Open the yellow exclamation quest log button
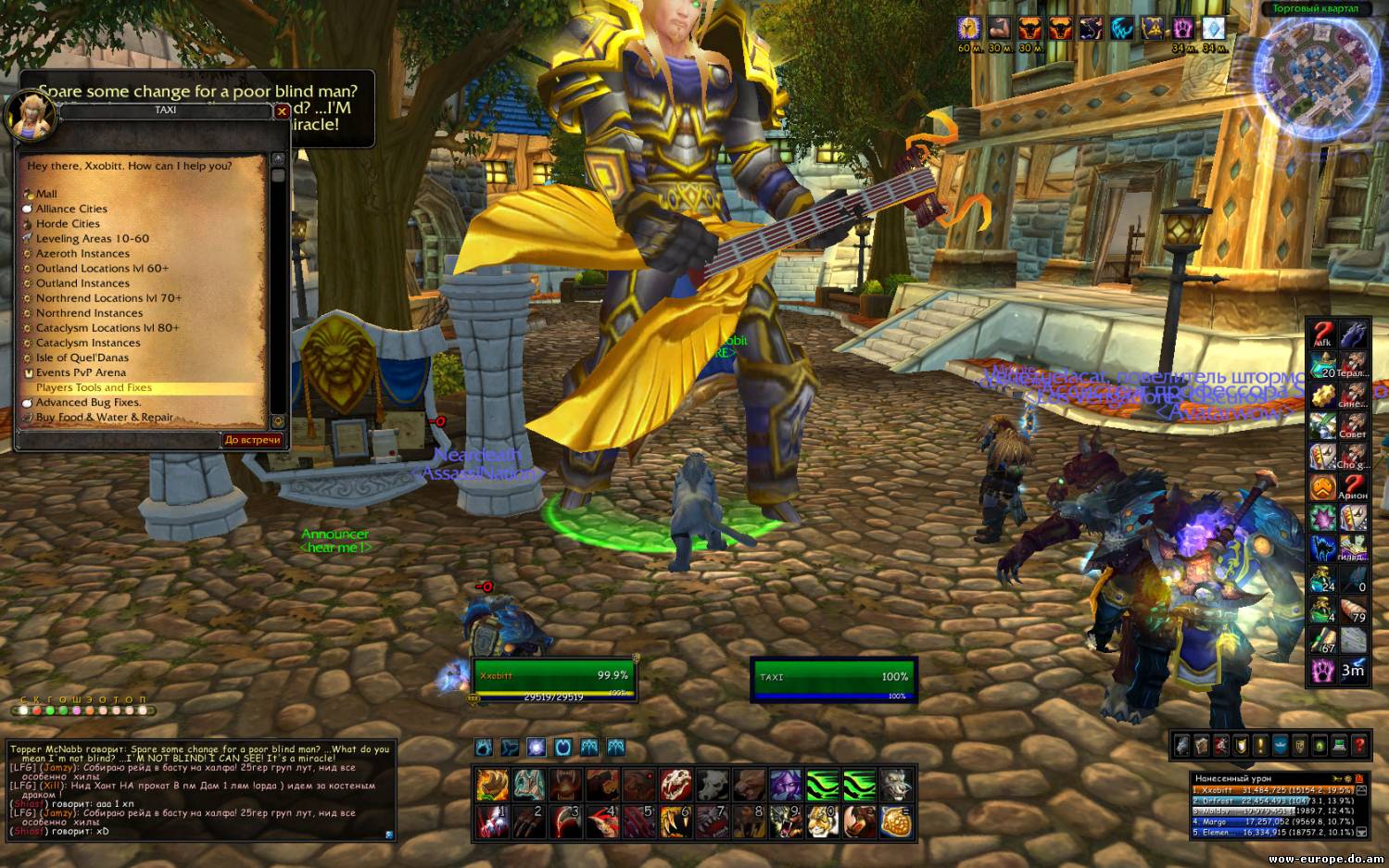 pos(1260,745)
